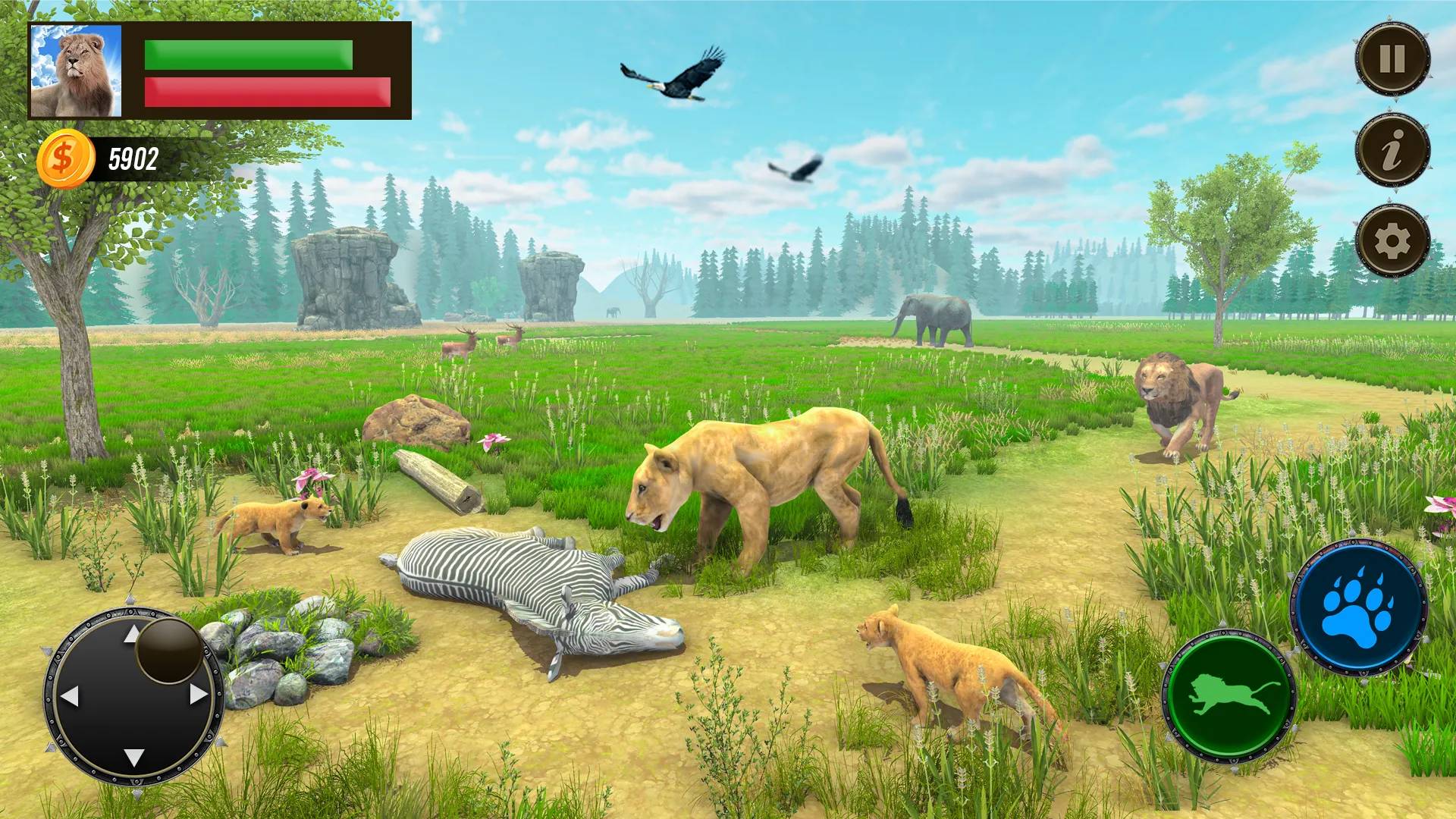This screenshot has height=819, width=1456.
Task: Tap the joystick's left arrow
Action: point(70,695)
